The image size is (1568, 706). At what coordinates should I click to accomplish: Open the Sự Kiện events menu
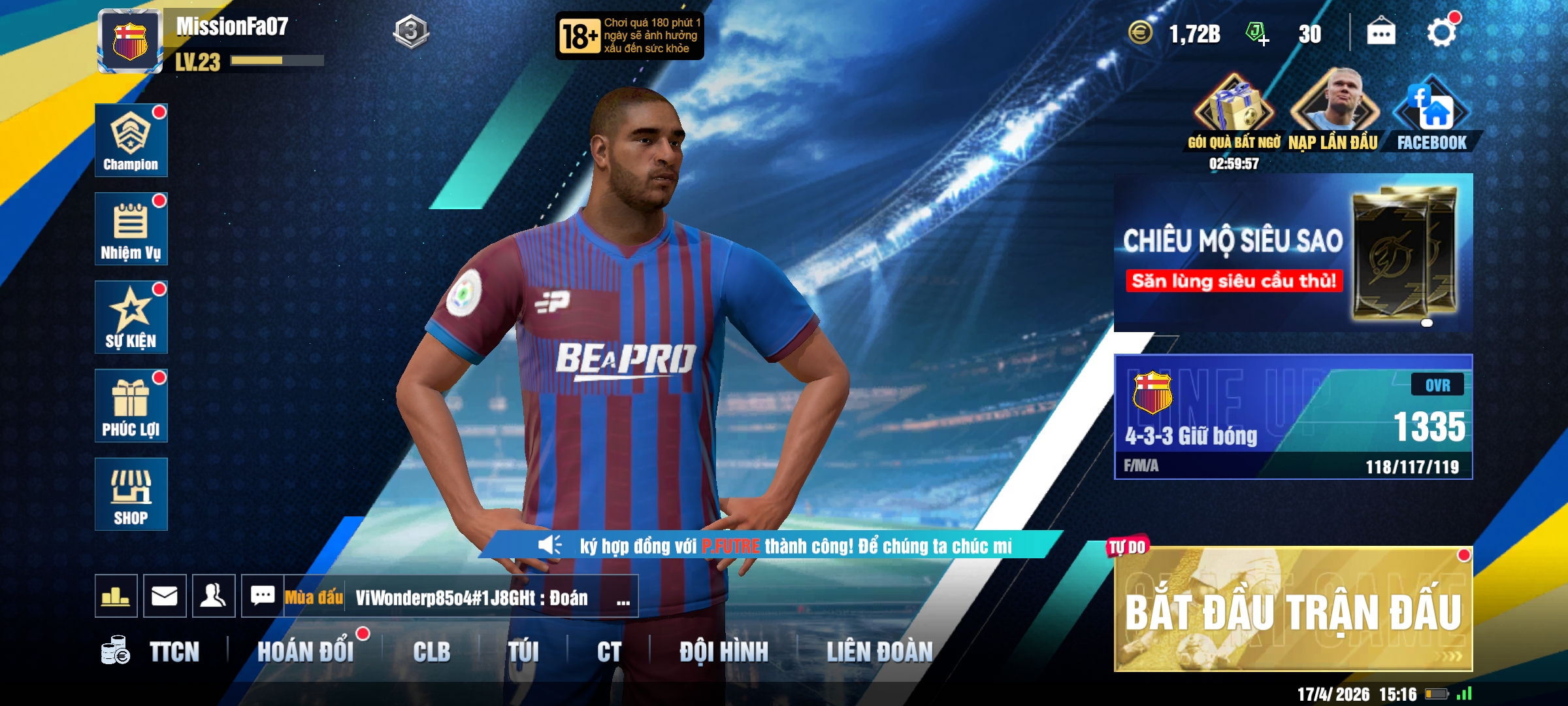[x=131, y=317]
